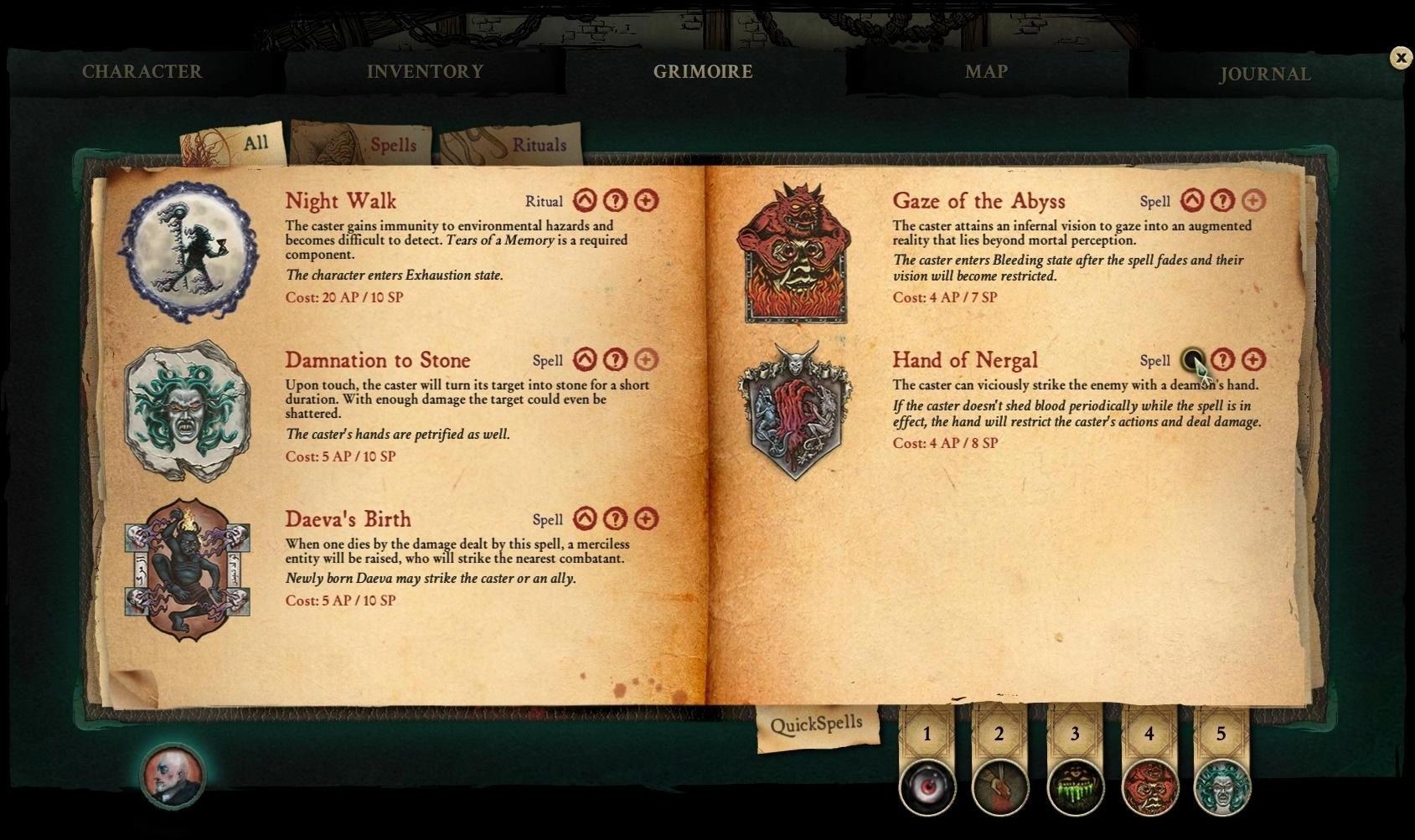Click the bald character portrait
Viewport: 1415px width, 840px height.
coord(173,776)
